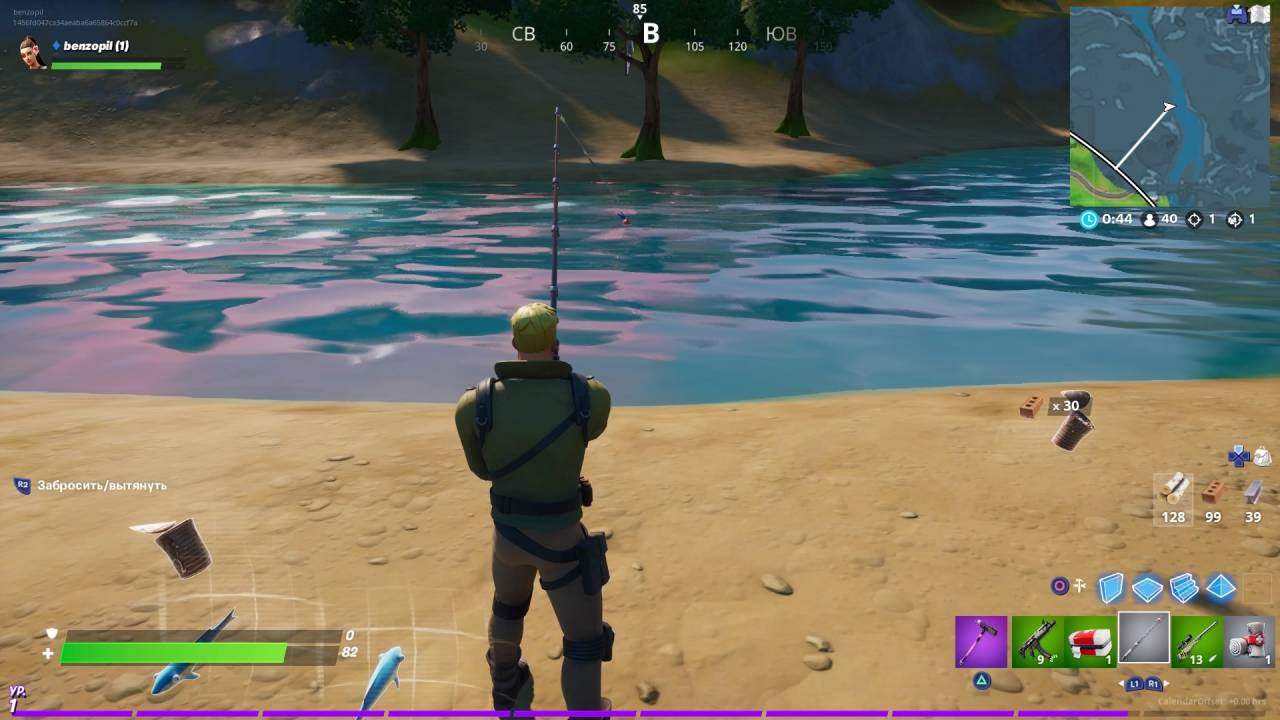Equip the green submachine gun
1280x720 pixels.
1037,641
